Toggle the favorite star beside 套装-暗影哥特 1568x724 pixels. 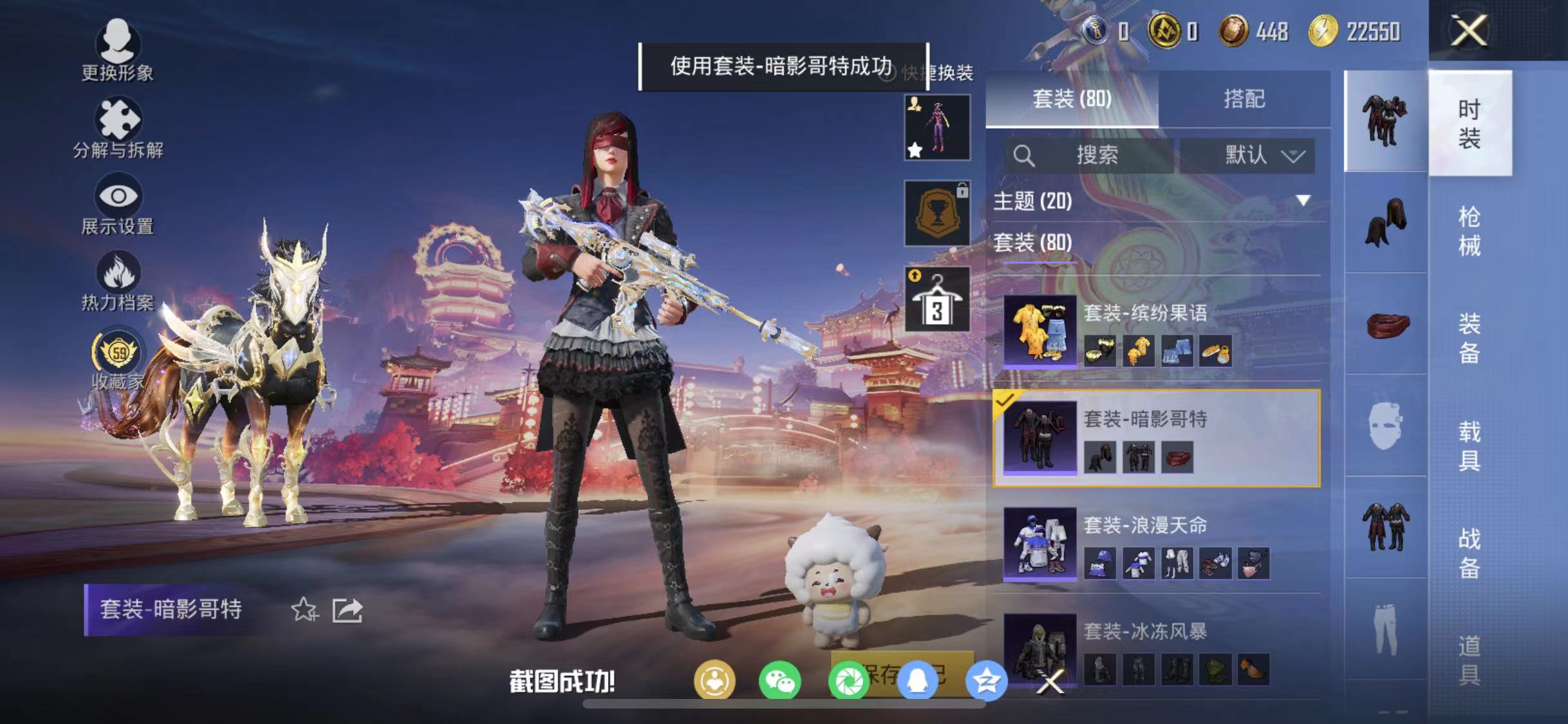[303, 608]
